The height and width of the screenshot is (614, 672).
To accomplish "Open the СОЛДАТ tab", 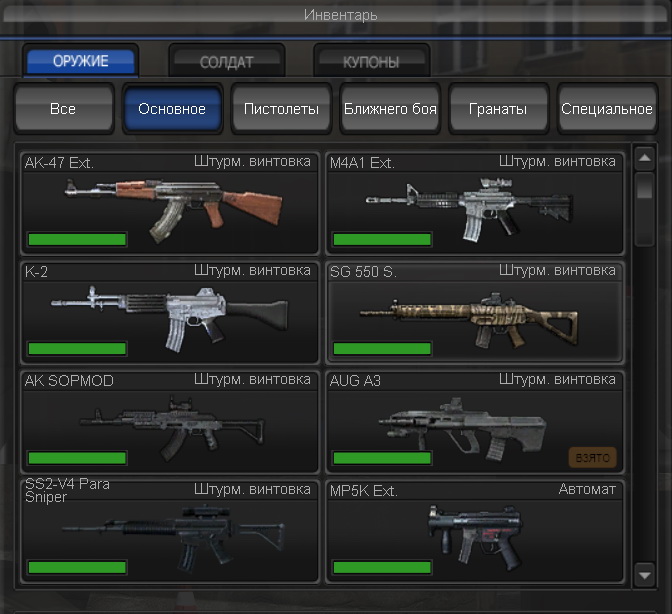I will 227,62.
